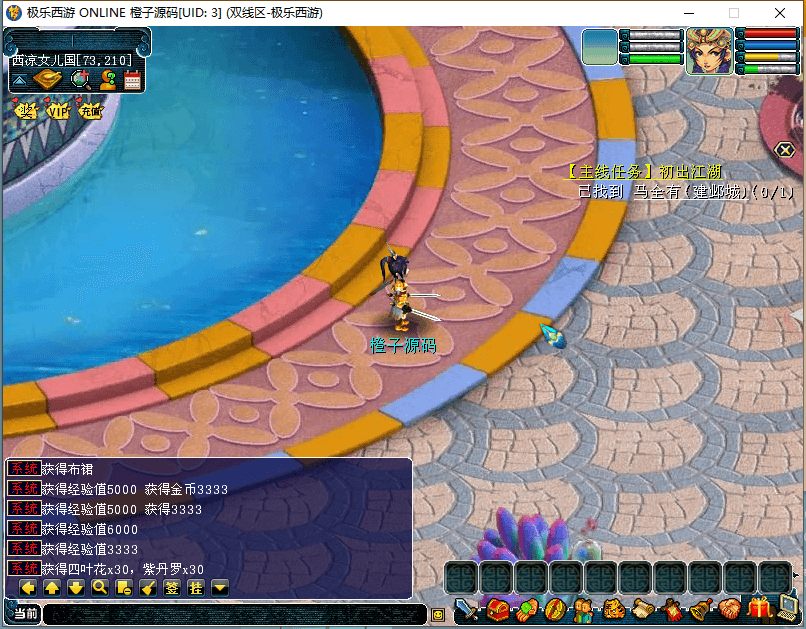The width and height of the screenshot is (806, 629).
Task: Open the calendar icon under the location
Action: coord(133,80)
